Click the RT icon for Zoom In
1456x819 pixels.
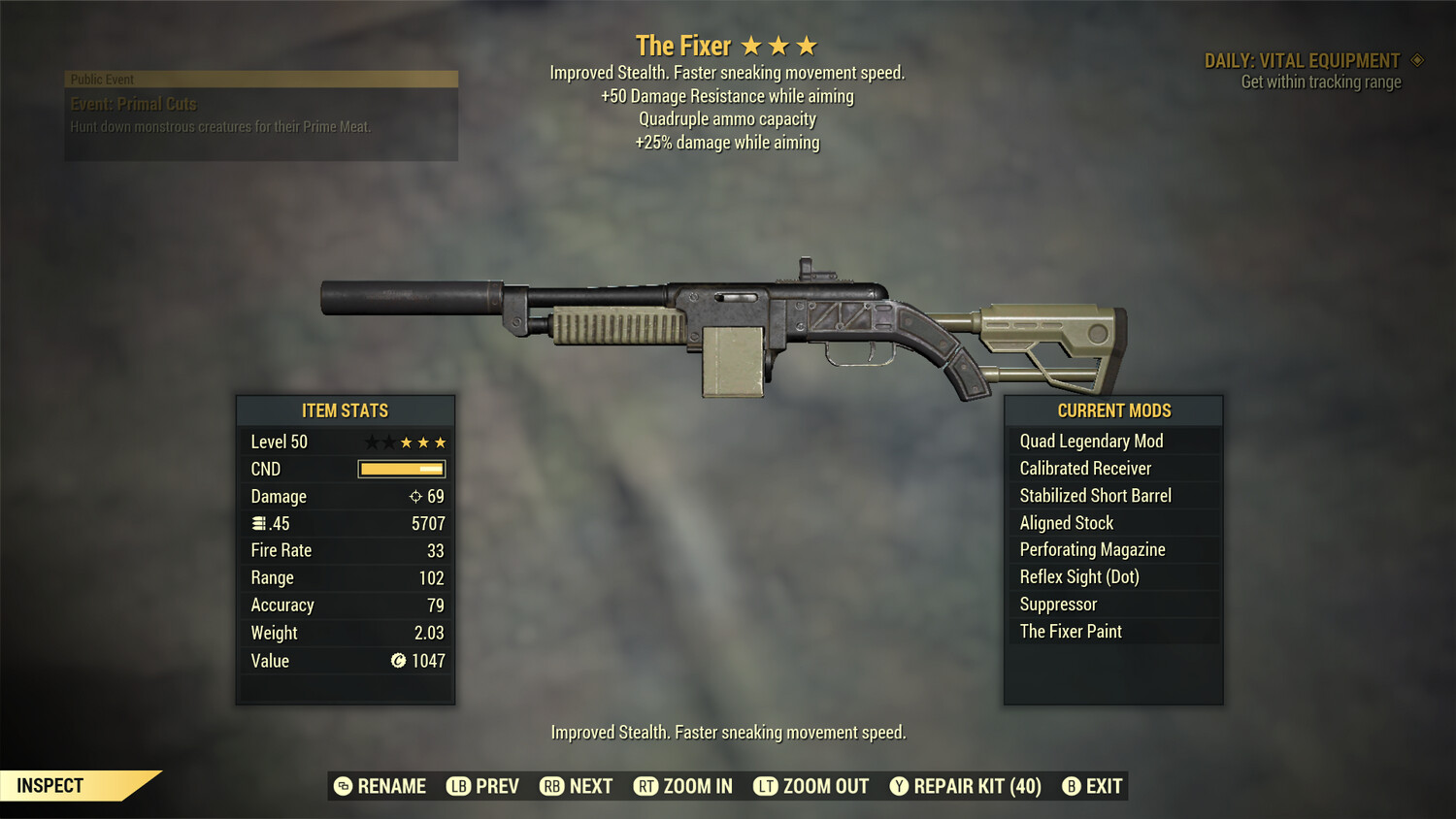647,786
